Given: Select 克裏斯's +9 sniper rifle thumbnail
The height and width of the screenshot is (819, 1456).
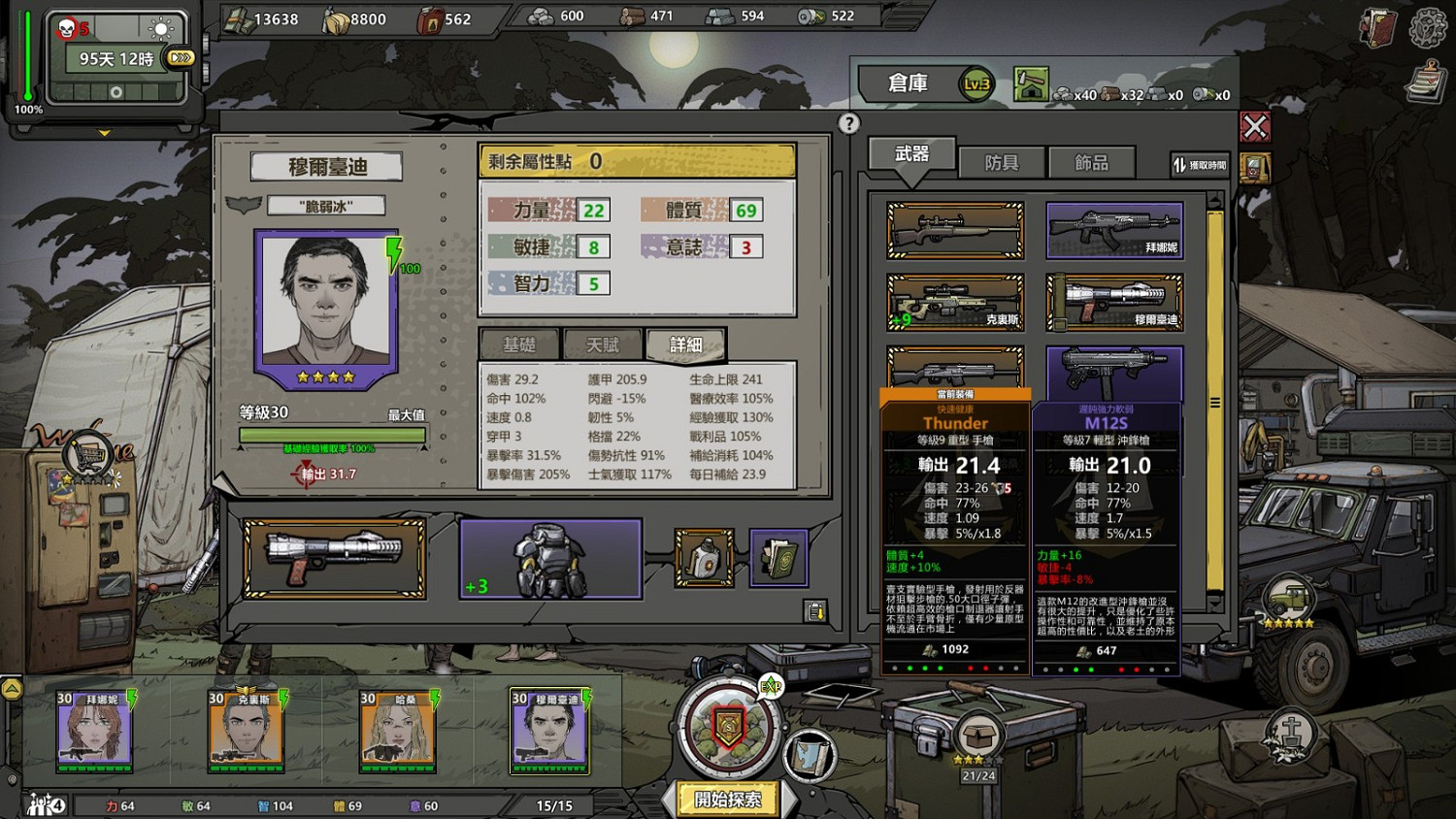Looking at the screenshot, I should [x=953, y=302].
